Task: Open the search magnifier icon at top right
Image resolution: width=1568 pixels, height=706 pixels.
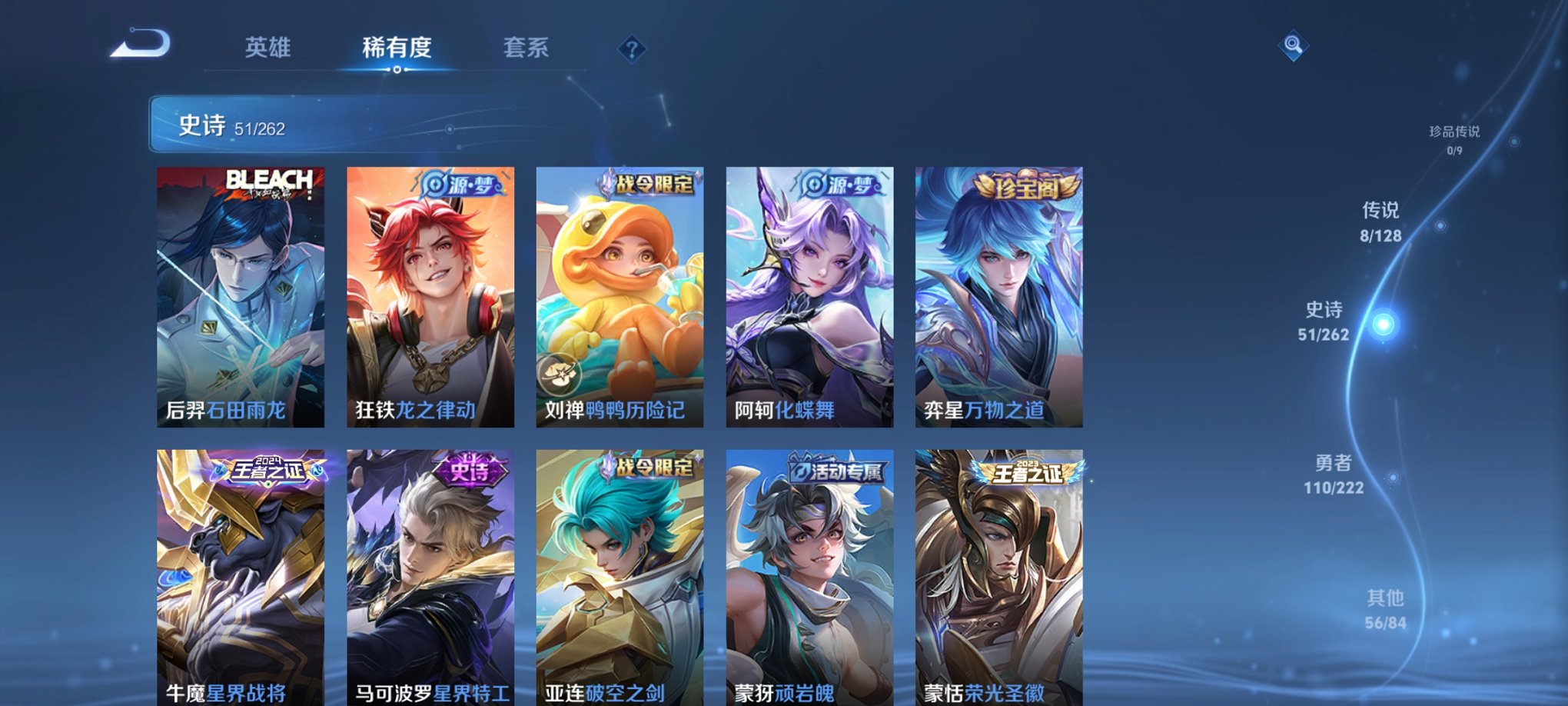Action: [1294, 46]
